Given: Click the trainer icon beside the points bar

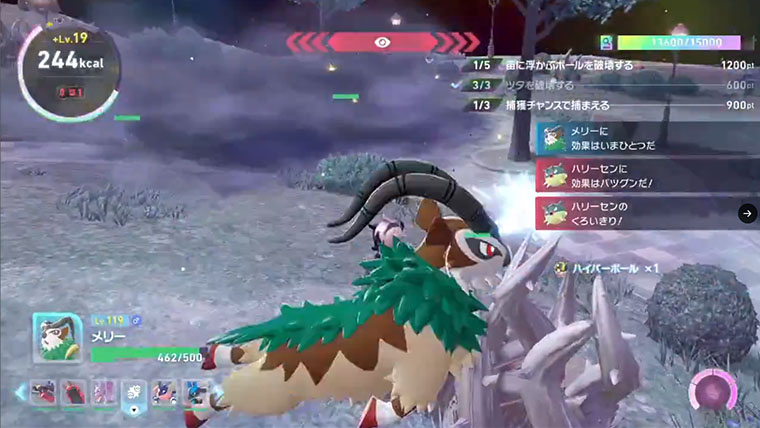Looking at the screenshot, I should [x=606, y=43].
